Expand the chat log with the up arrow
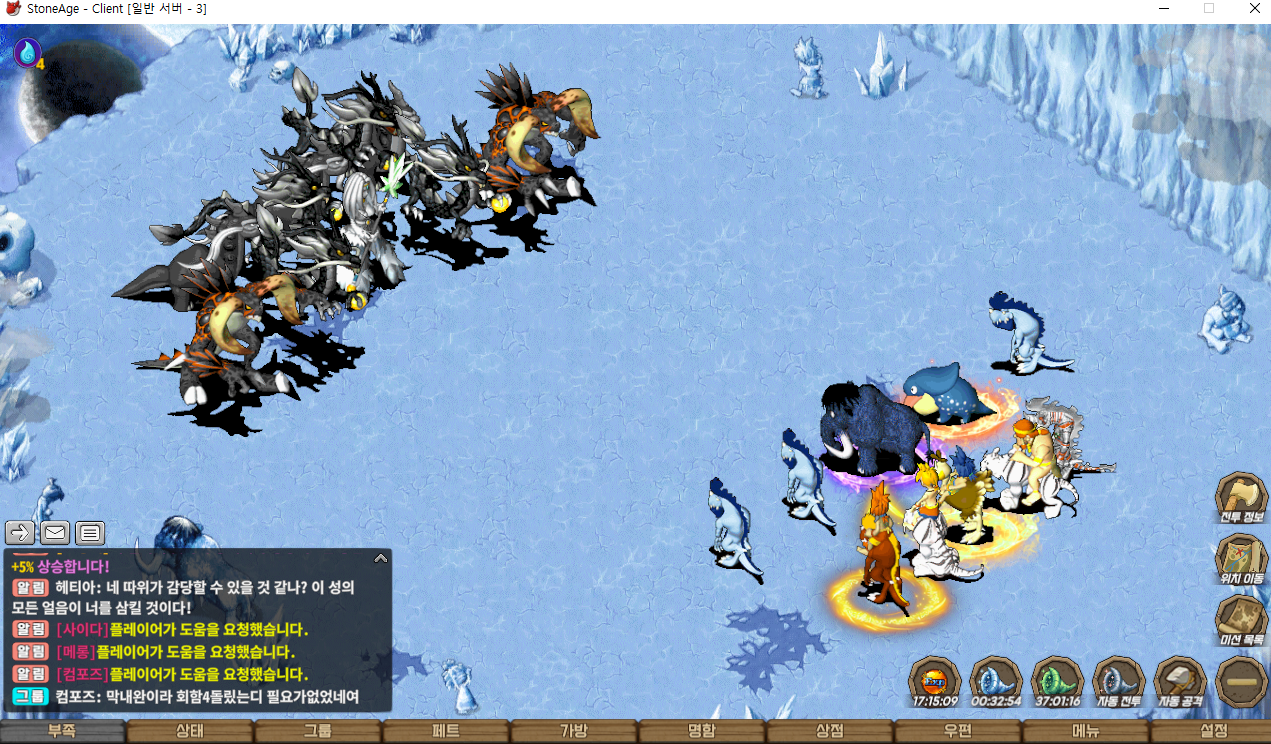This screenshot has width=1271, height=744. pos(380,558)
